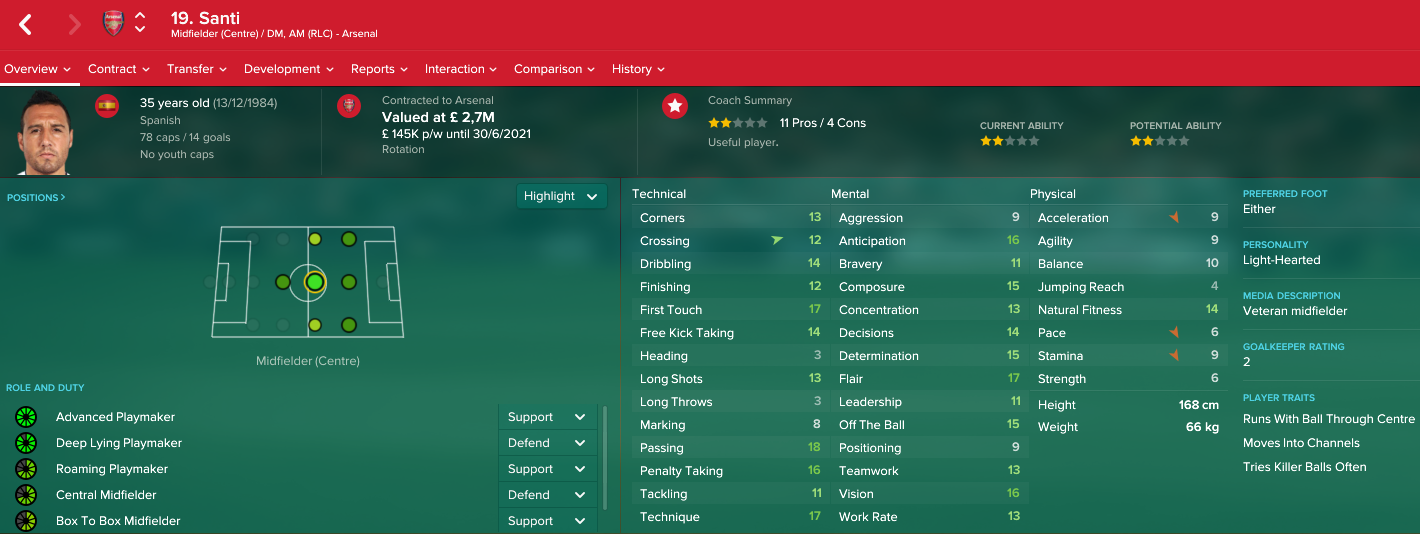1420x535 pixels.
Task: Click the Arsenal club badge in header
Action: (x=113, y=24)
